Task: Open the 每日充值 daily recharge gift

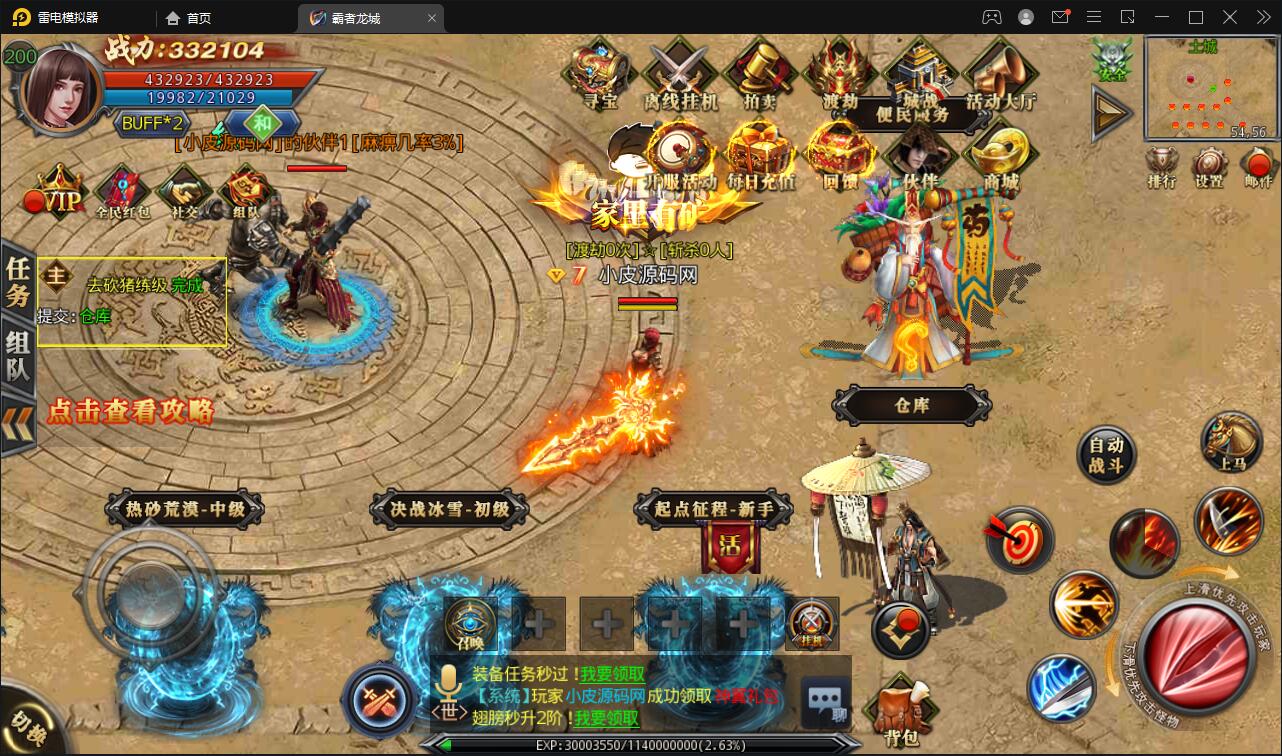Action: (x=761, y=155)
